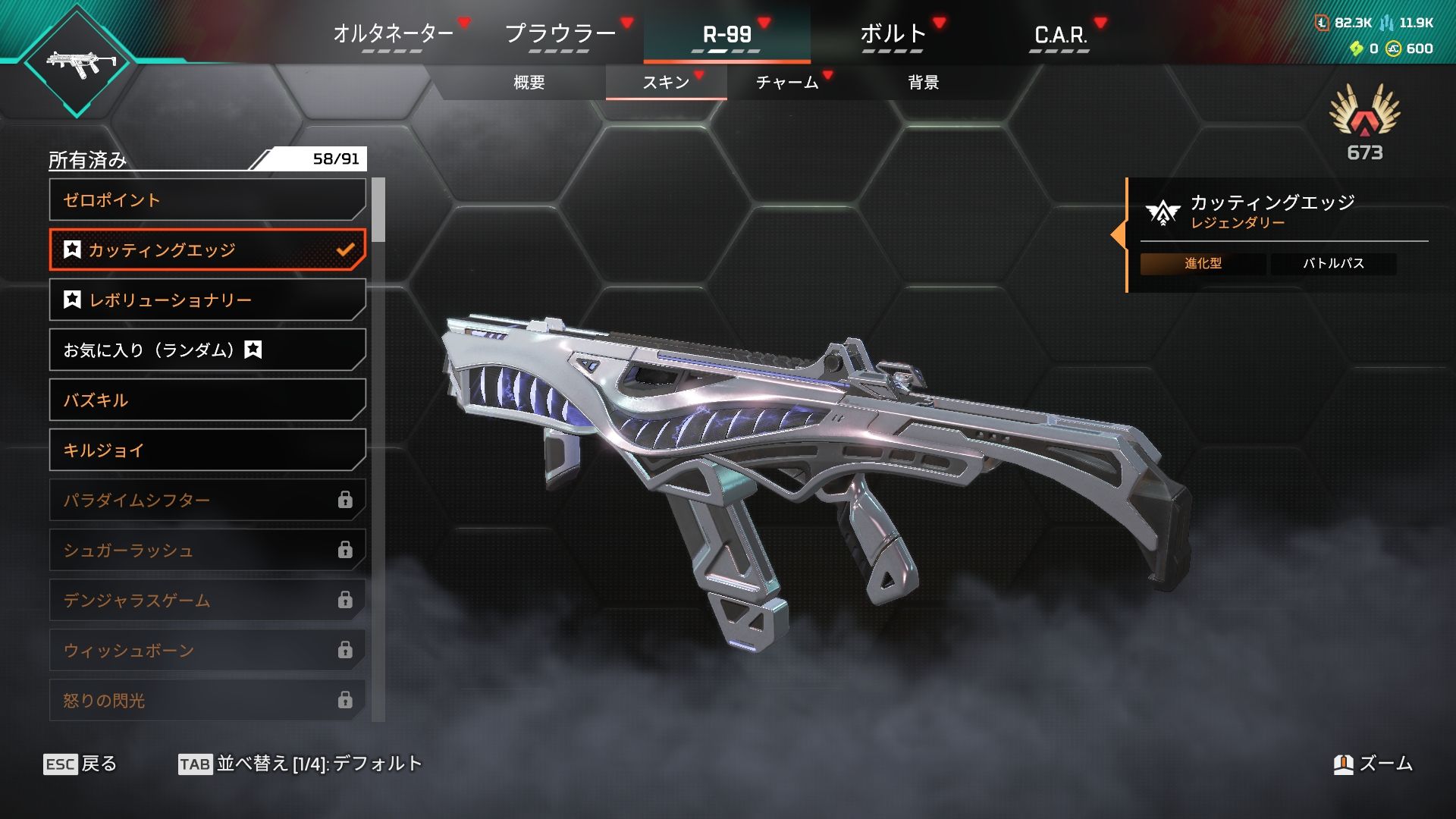Switch to the 背景 sub-tab
The height and width of the screenshot is (819, 1456).
pos(923,82)
